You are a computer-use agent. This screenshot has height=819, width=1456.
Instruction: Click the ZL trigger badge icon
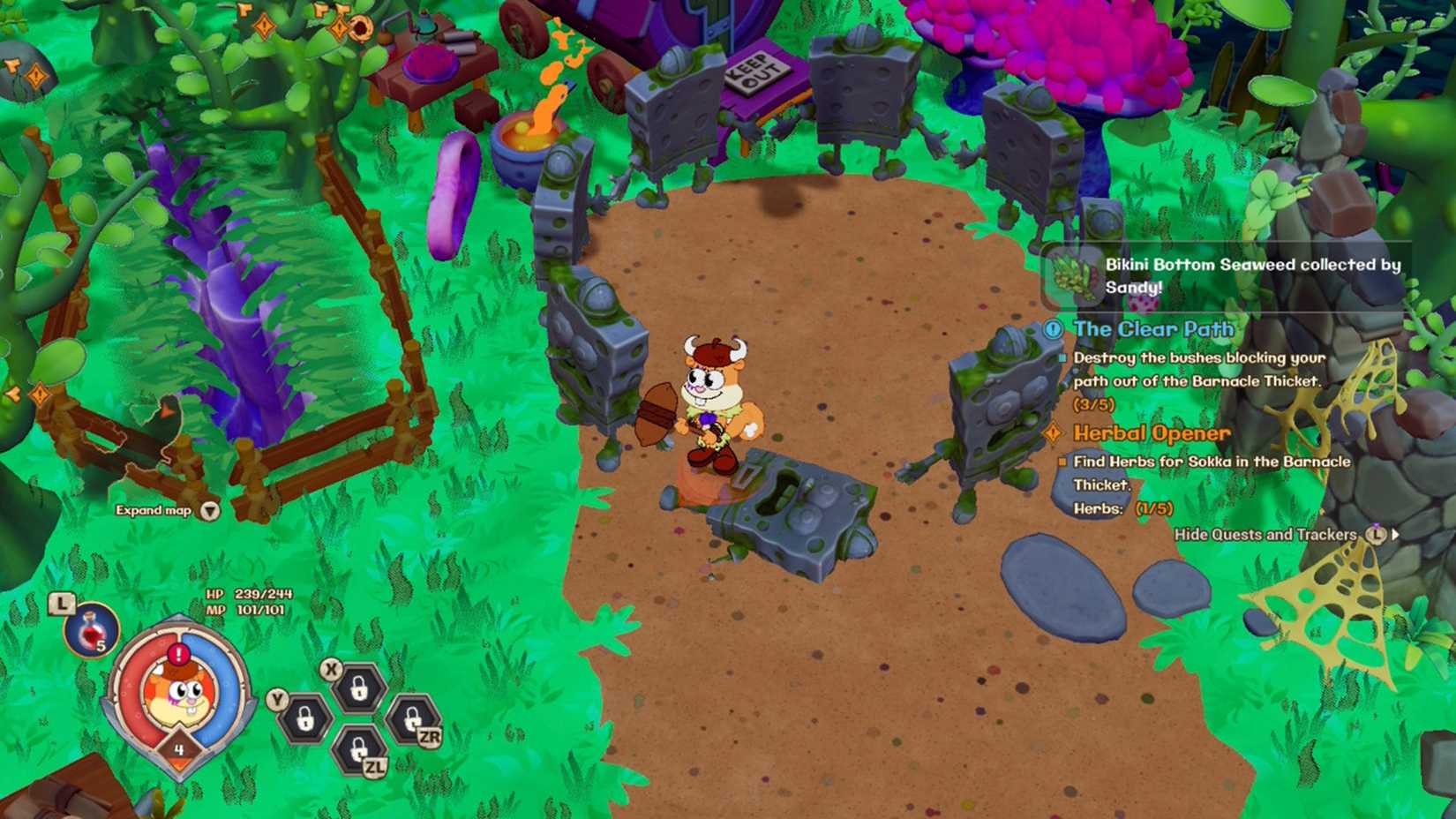pos(374,766)
